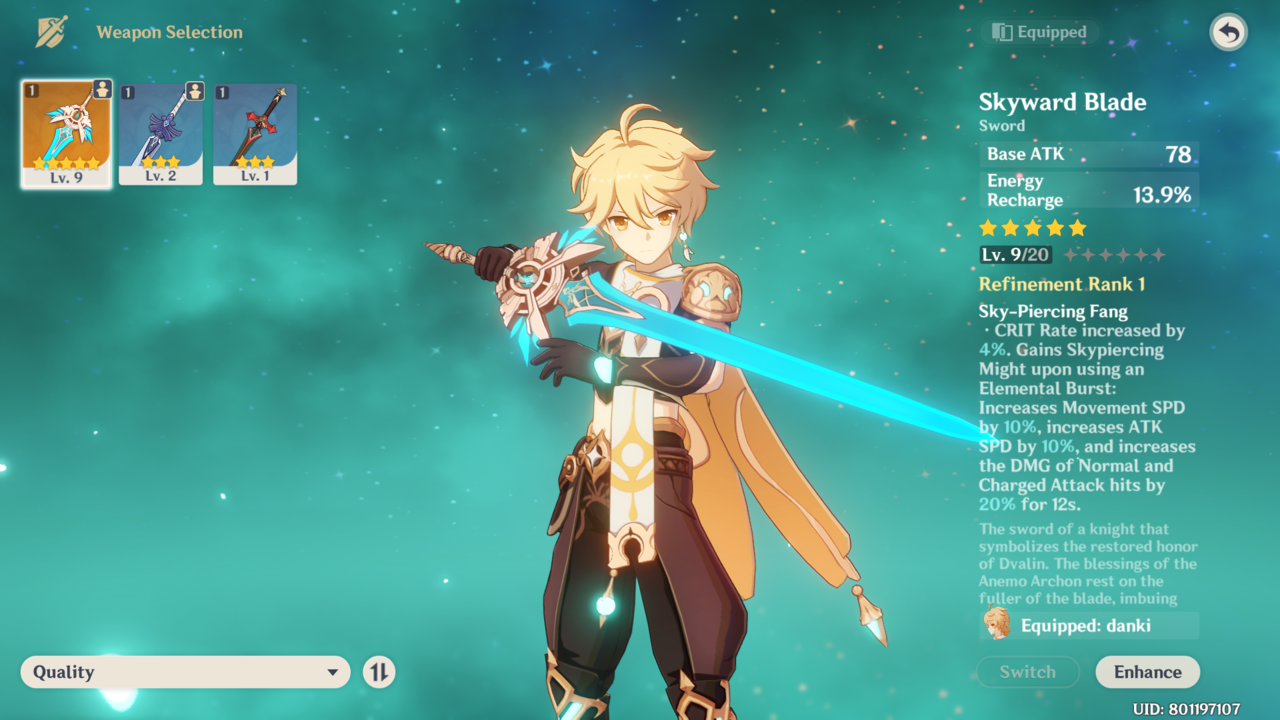The height and width of the screenshot is (720, 1280).
Task: Return using the back arrow button
Action: [1229, 33]
